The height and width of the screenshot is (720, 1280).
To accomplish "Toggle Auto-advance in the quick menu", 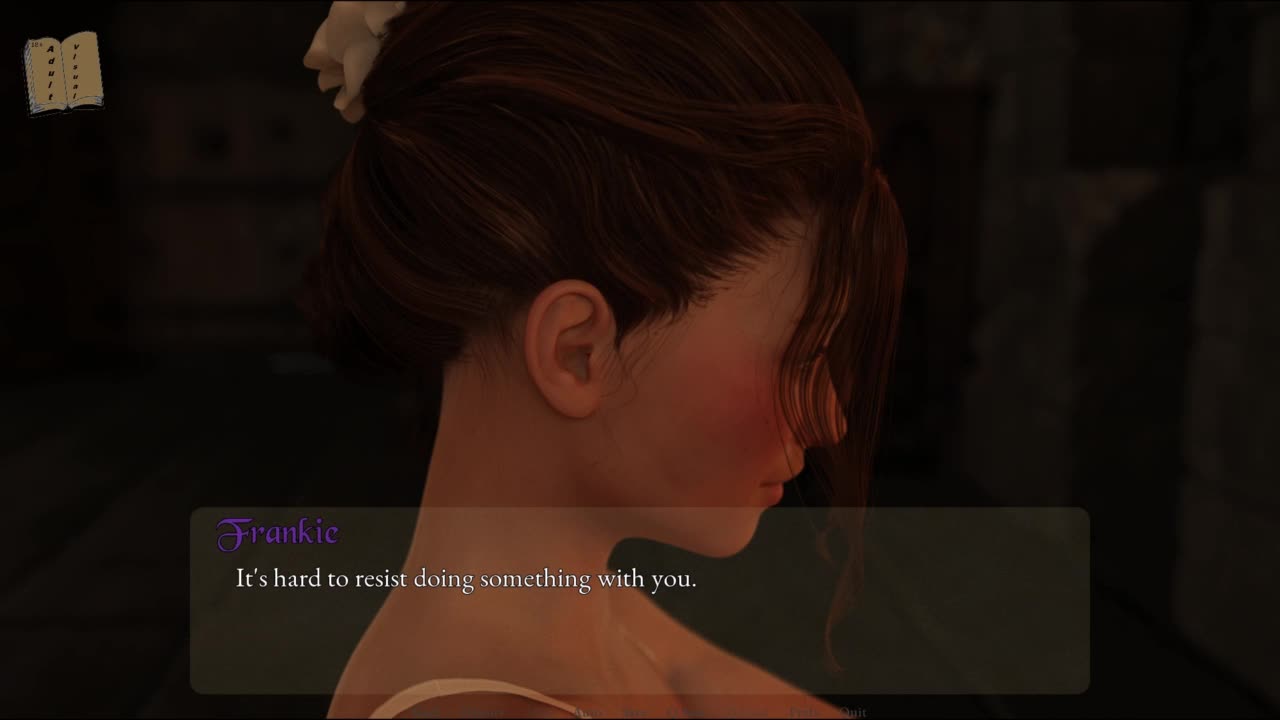I will (587, 712).
